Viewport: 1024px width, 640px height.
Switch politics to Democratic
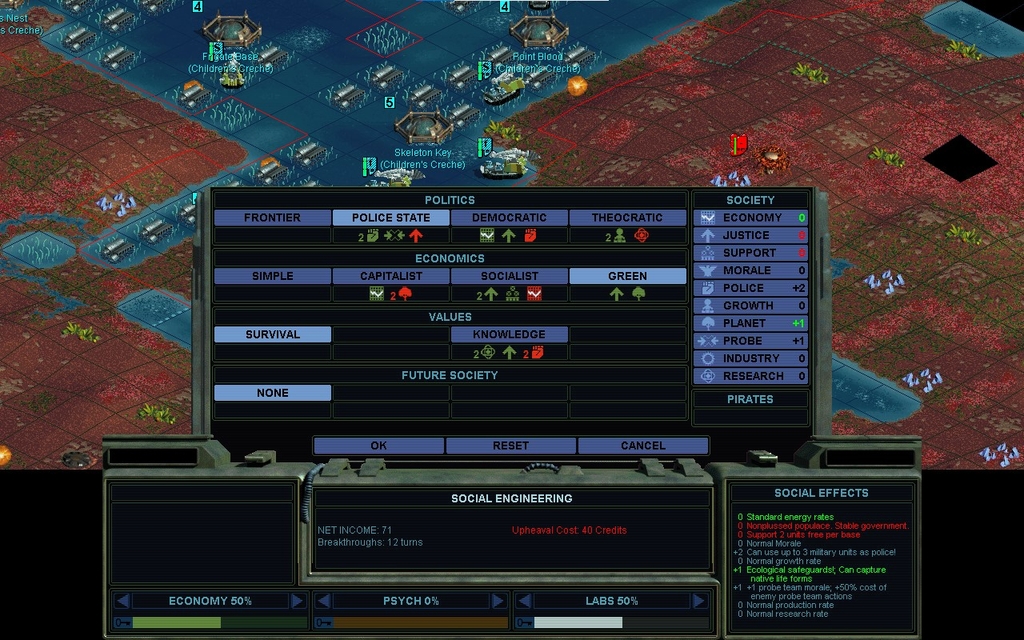509,218
